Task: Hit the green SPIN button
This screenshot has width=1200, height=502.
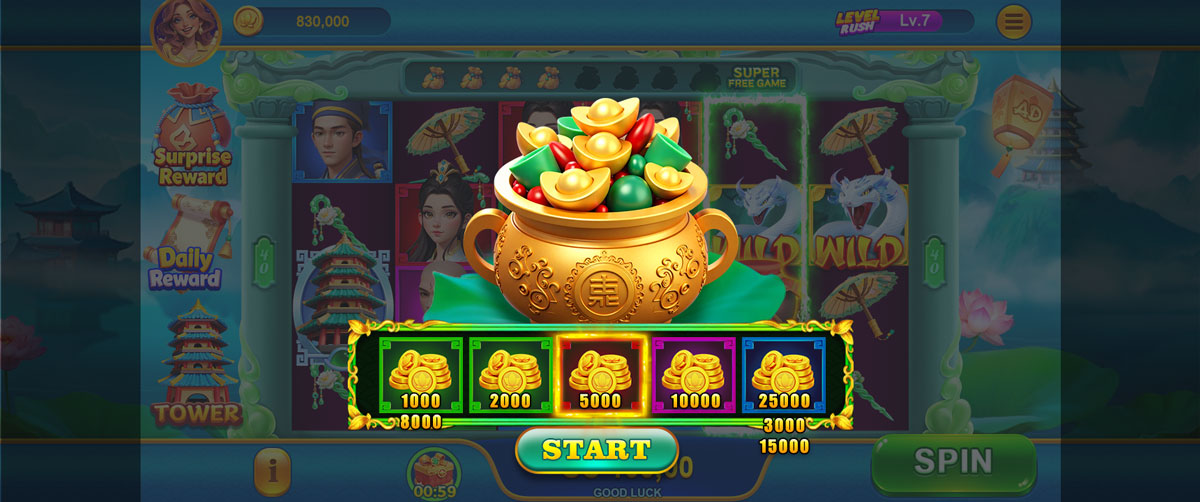Action: [952, 461]
